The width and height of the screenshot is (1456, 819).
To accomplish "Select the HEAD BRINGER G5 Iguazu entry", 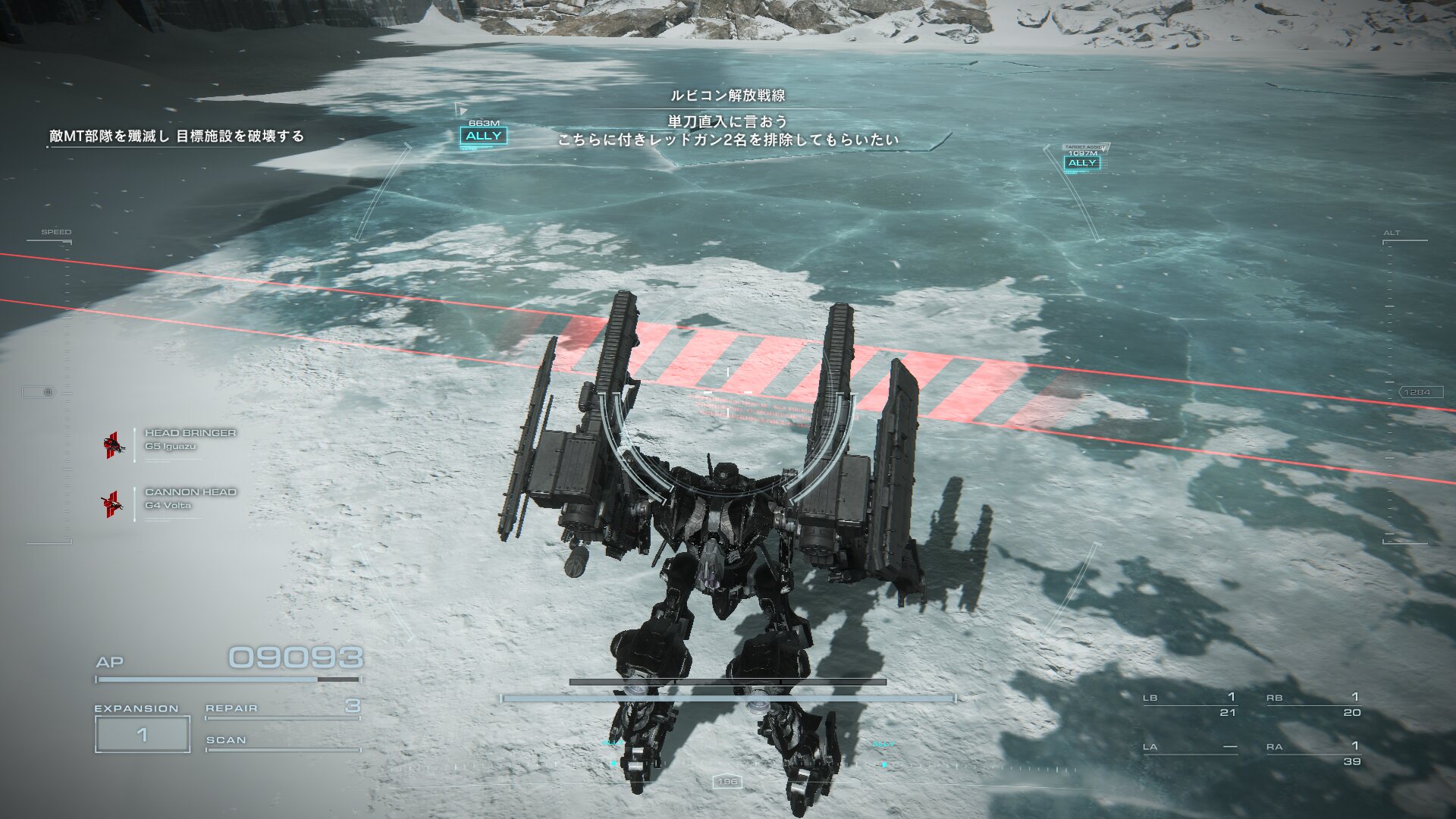I will point(190,440).
